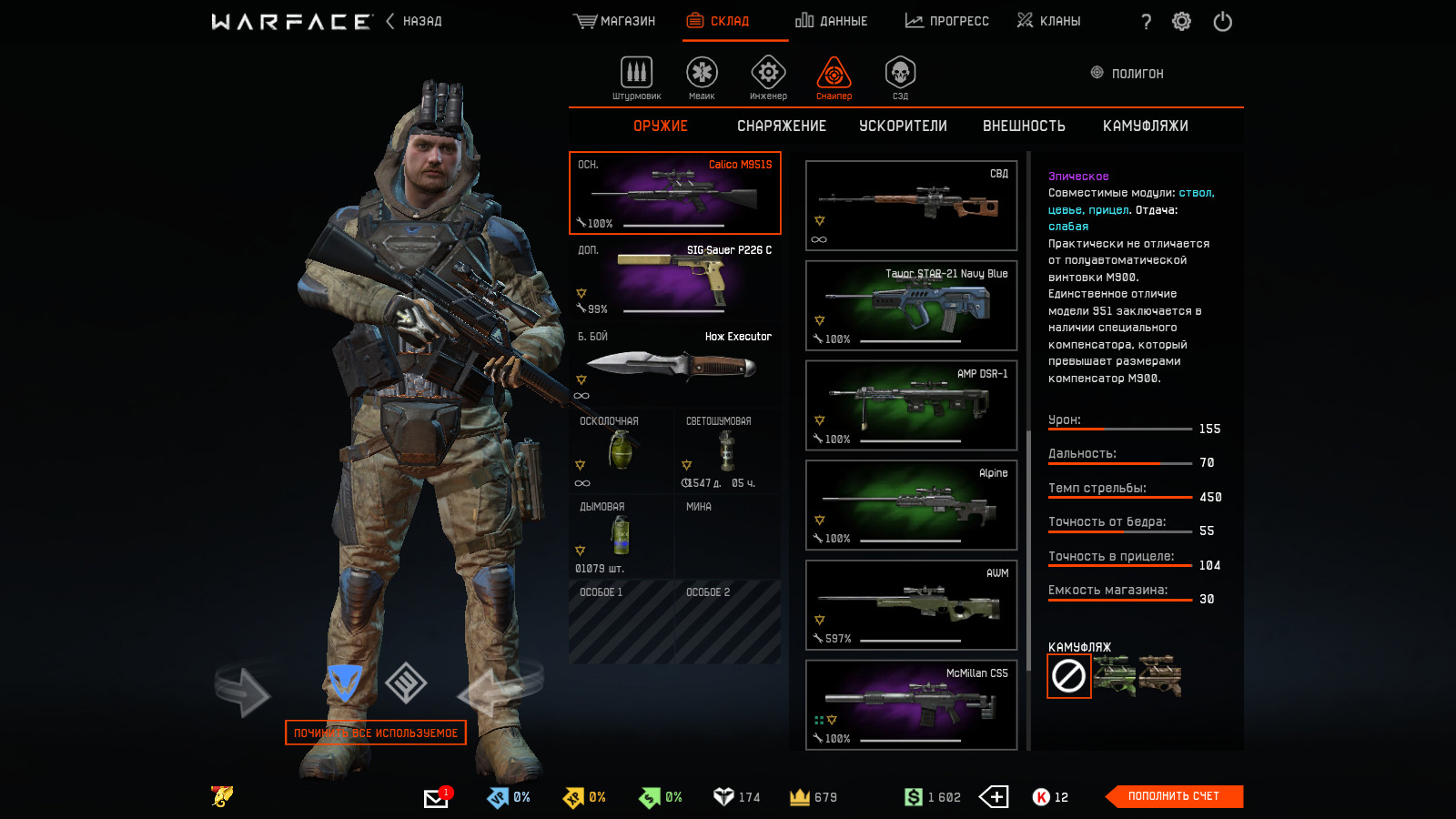Open the Внешность tab
The image size is (1456, 819).
[x=1024, y=126]
